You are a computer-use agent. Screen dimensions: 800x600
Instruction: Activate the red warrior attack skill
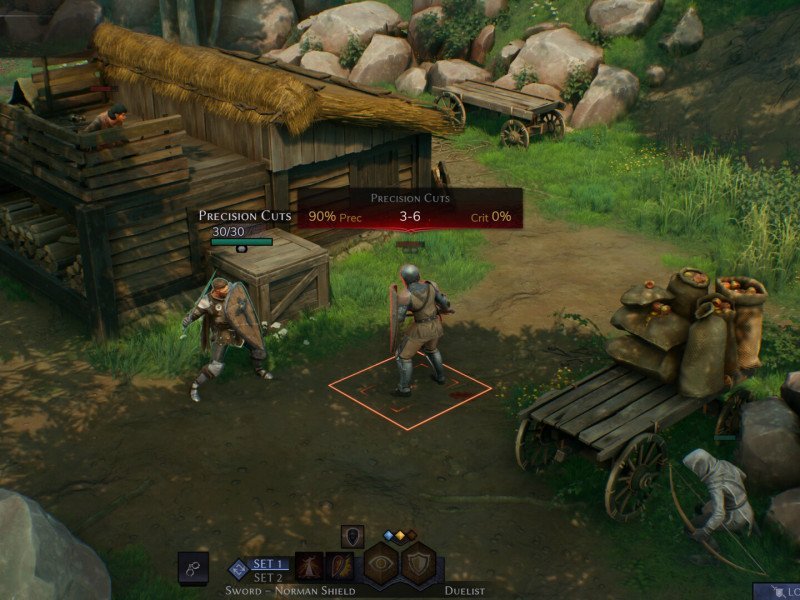pos(309,567)
